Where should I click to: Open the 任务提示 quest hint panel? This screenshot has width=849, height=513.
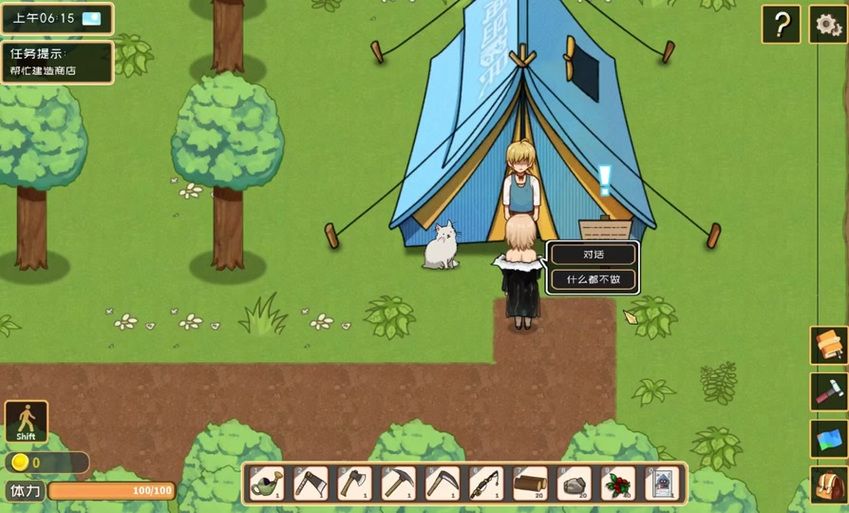[x=57, y=61]
